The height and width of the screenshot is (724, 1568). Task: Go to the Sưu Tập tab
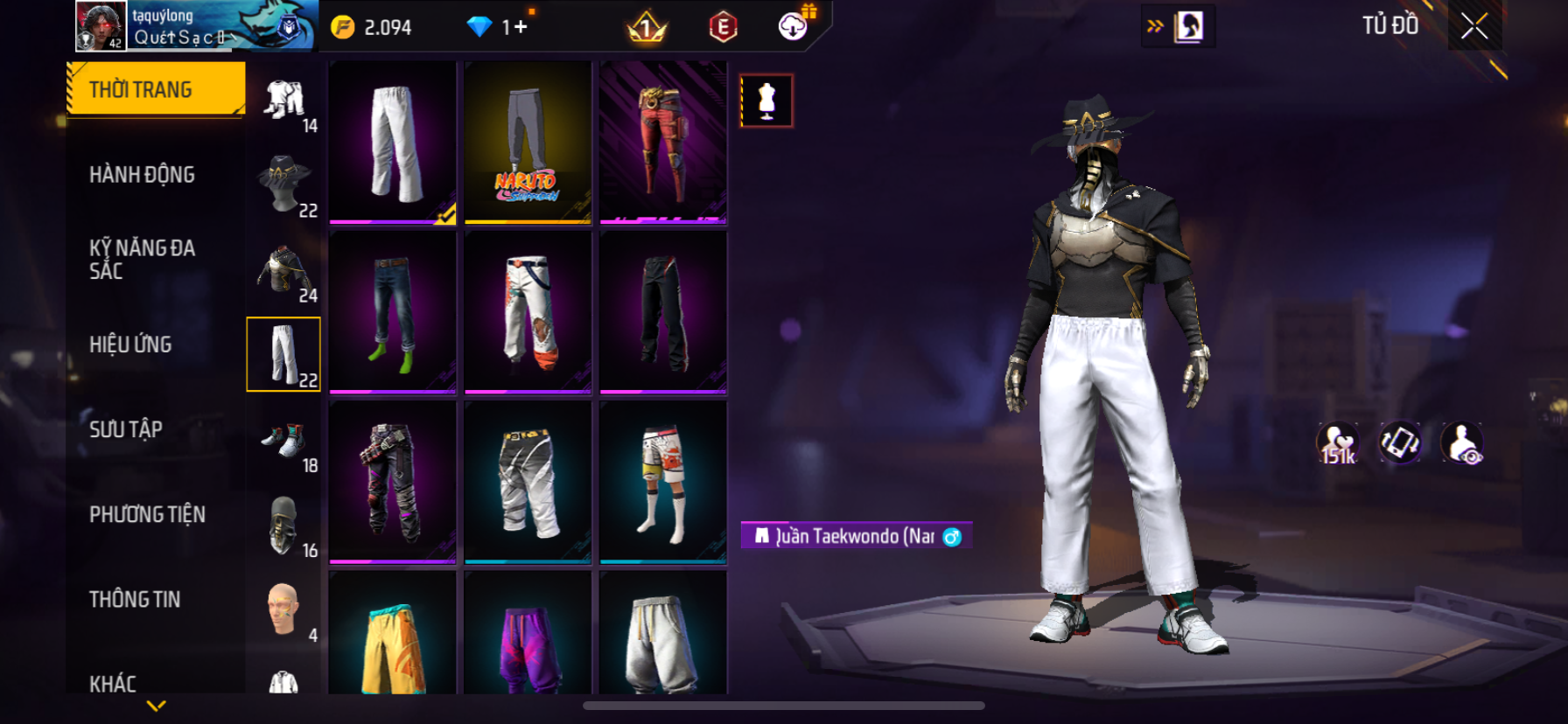(126, 429)
